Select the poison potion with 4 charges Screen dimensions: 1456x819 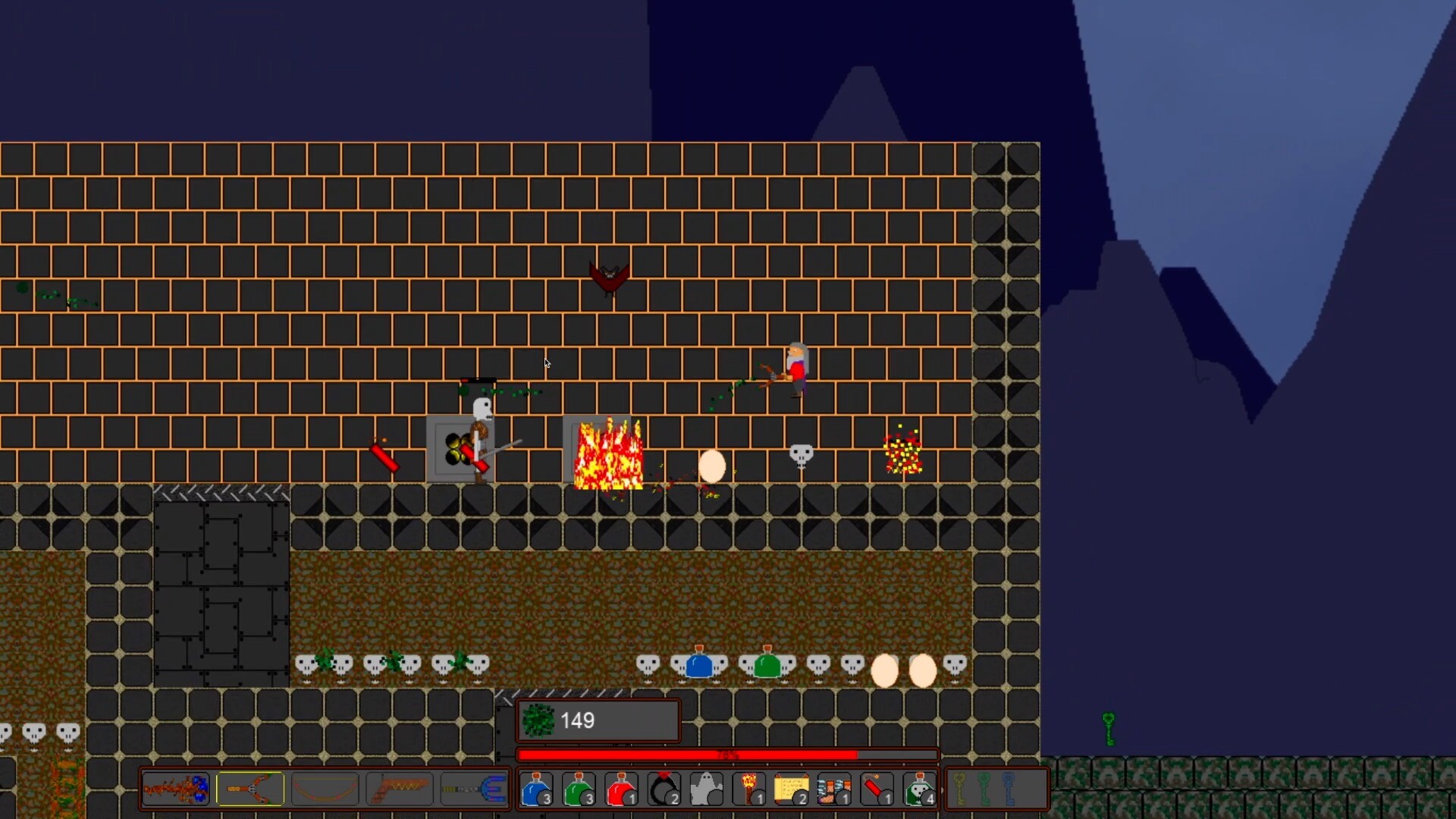pos(919,789)
